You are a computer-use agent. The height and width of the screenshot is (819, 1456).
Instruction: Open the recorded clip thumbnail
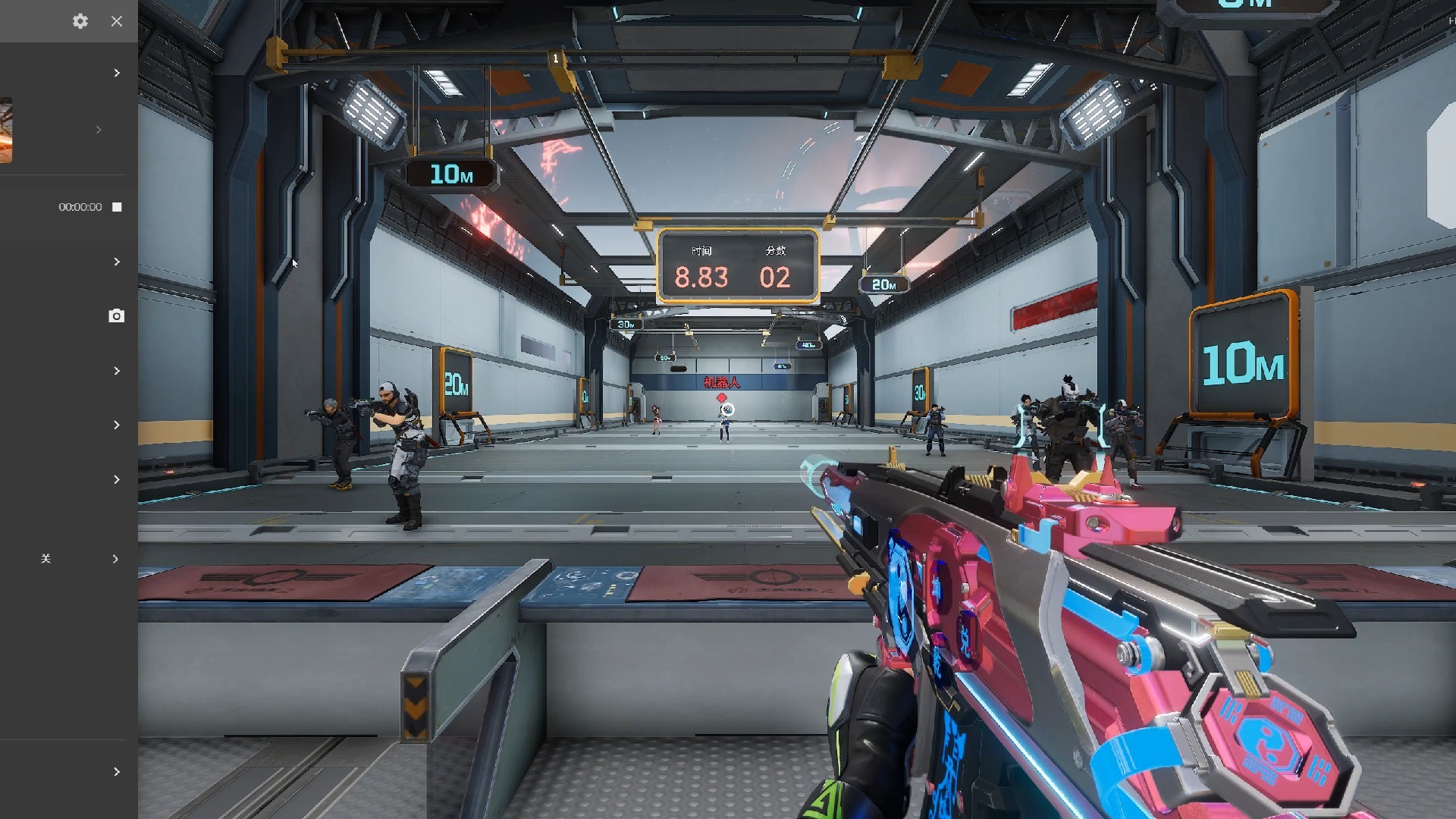pos(6,130)
